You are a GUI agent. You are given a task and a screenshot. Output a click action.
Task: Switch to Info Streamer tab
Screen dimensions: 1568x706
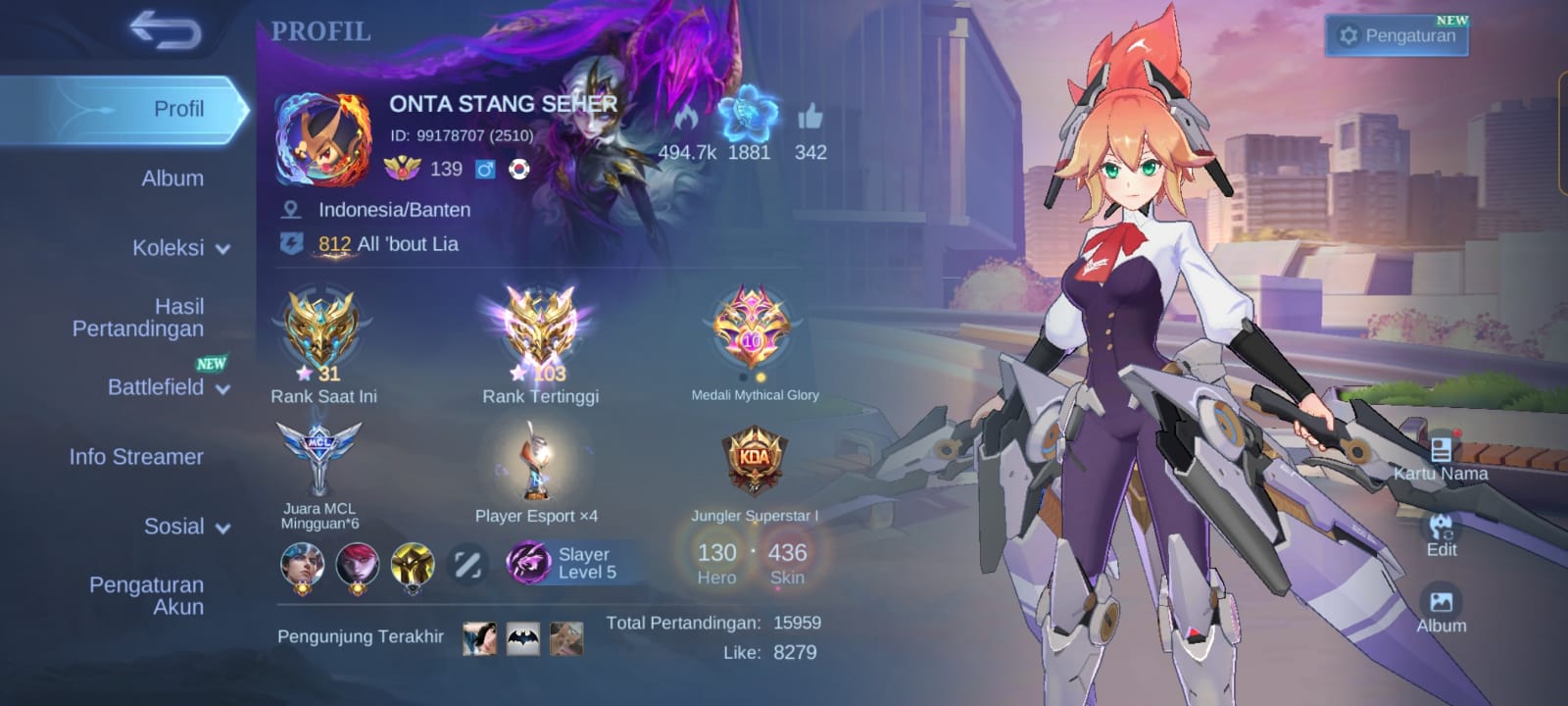coord(136,457)
